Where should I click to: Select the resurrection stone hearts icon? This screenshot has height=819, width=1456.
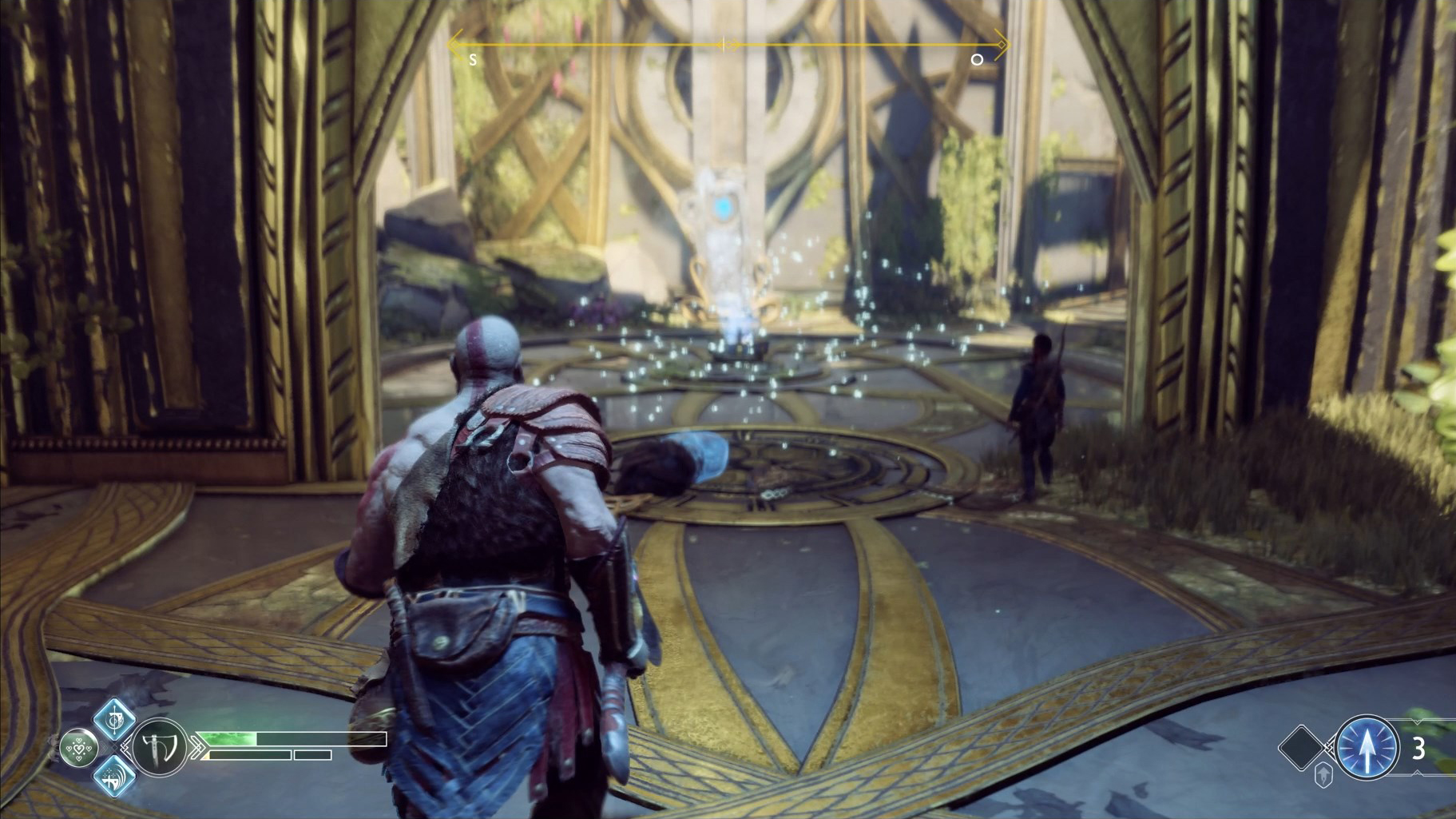(x=79, y=747)
